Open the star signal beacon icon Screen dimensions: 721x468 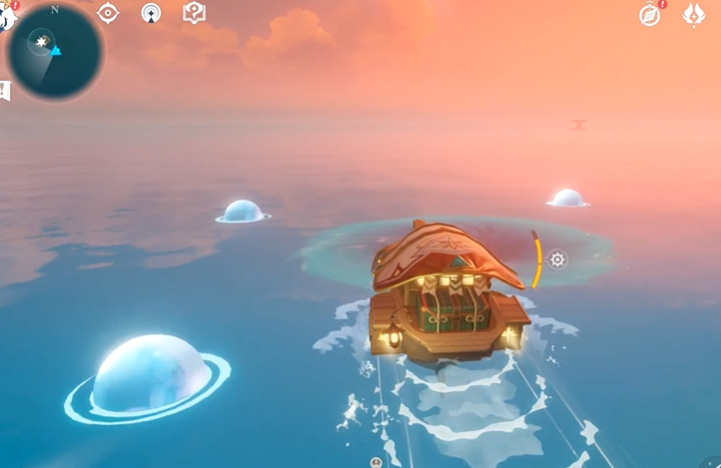151,13
